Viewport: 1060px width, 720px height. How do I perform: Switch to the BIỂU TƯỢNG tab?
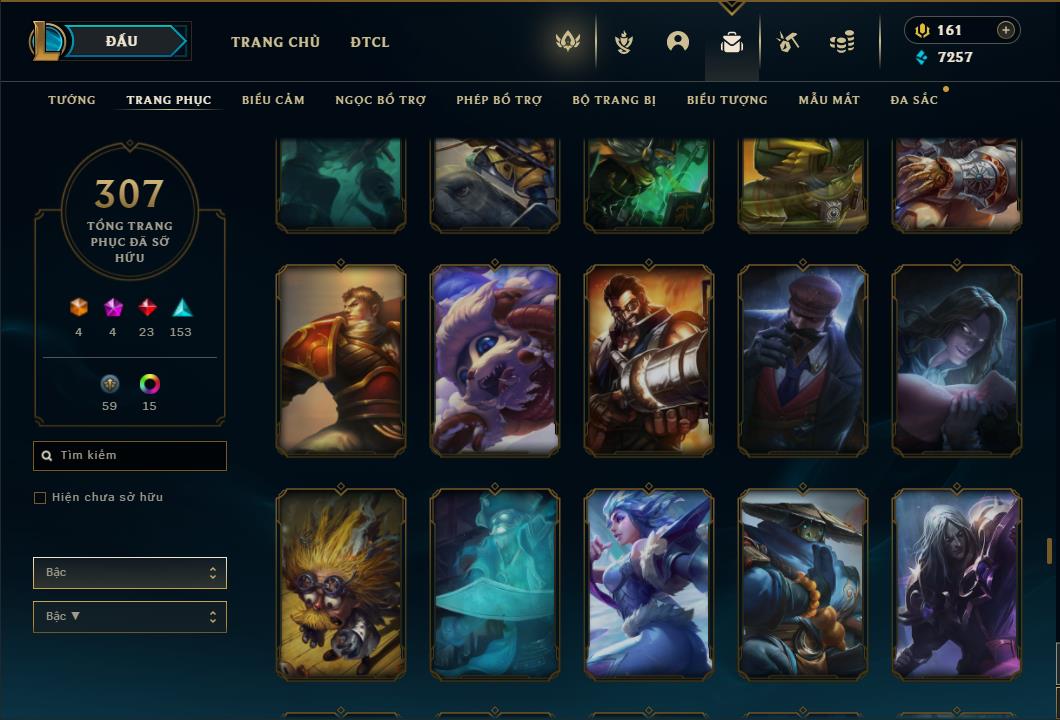click(x=727, y=100)
